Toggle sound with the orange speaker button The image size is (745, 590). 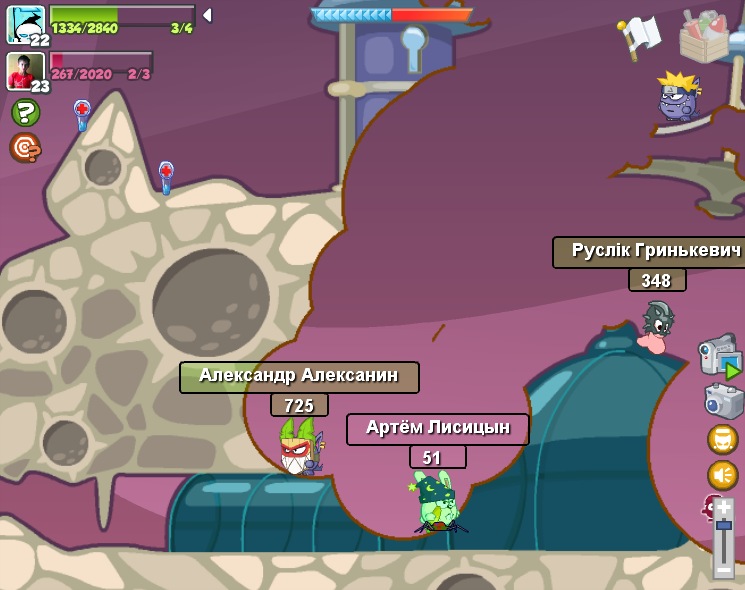723,474
